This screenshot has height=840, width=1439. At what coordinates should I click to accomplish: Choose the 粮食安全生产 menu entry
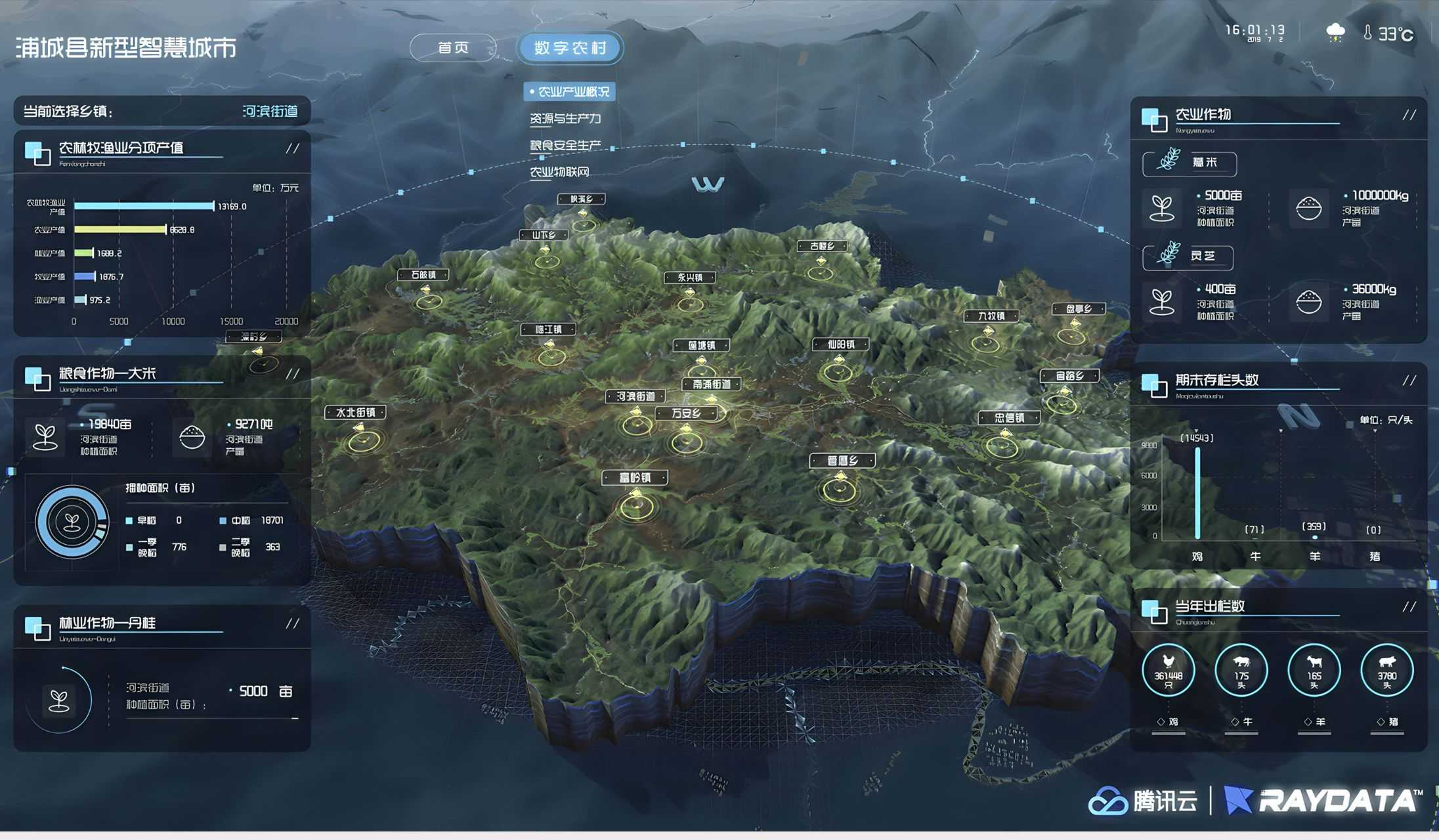pyautogui.click(x=565, y=145)
